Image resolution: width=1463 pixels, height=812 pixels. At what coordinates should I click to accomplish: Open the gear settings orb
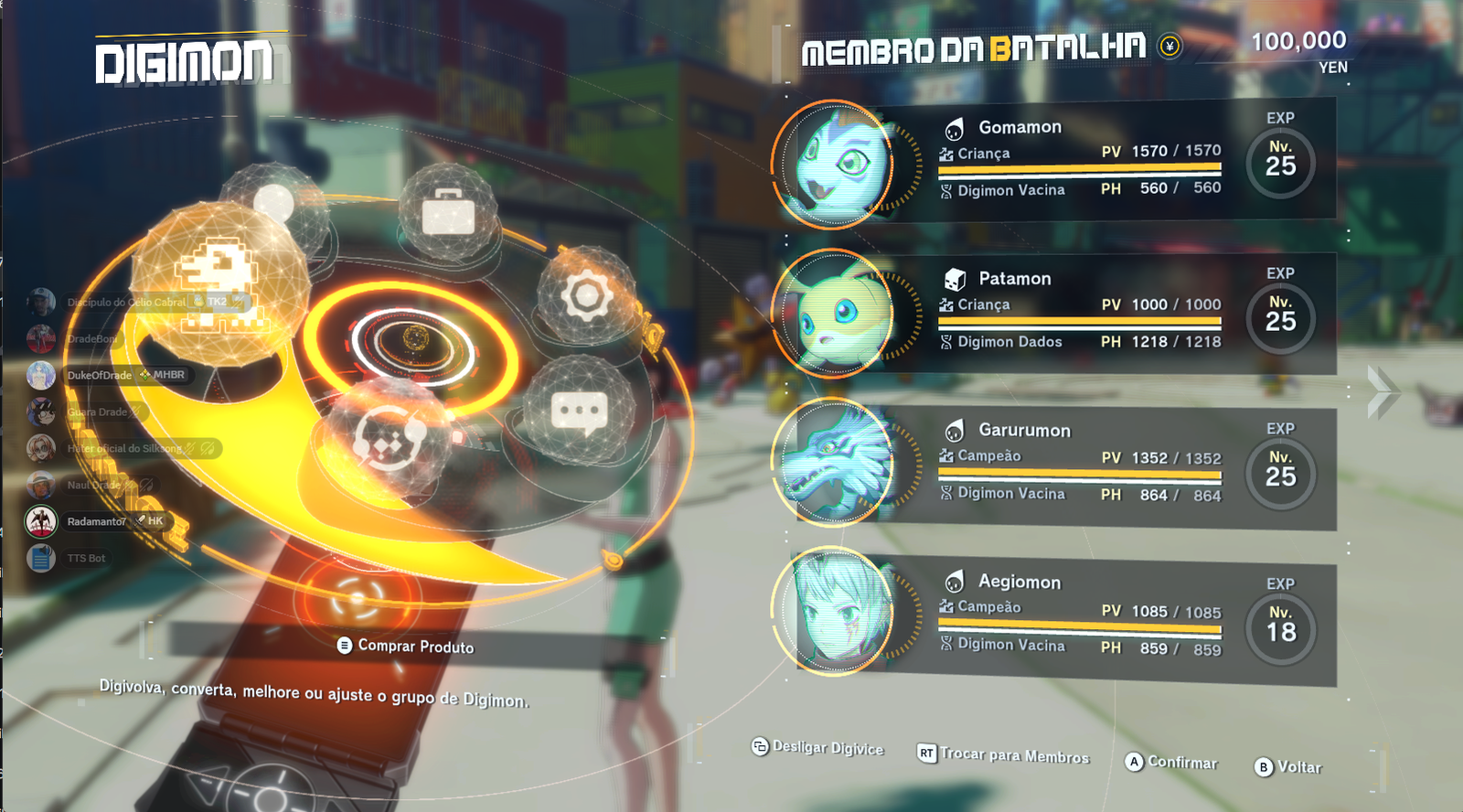click(586, 295)
